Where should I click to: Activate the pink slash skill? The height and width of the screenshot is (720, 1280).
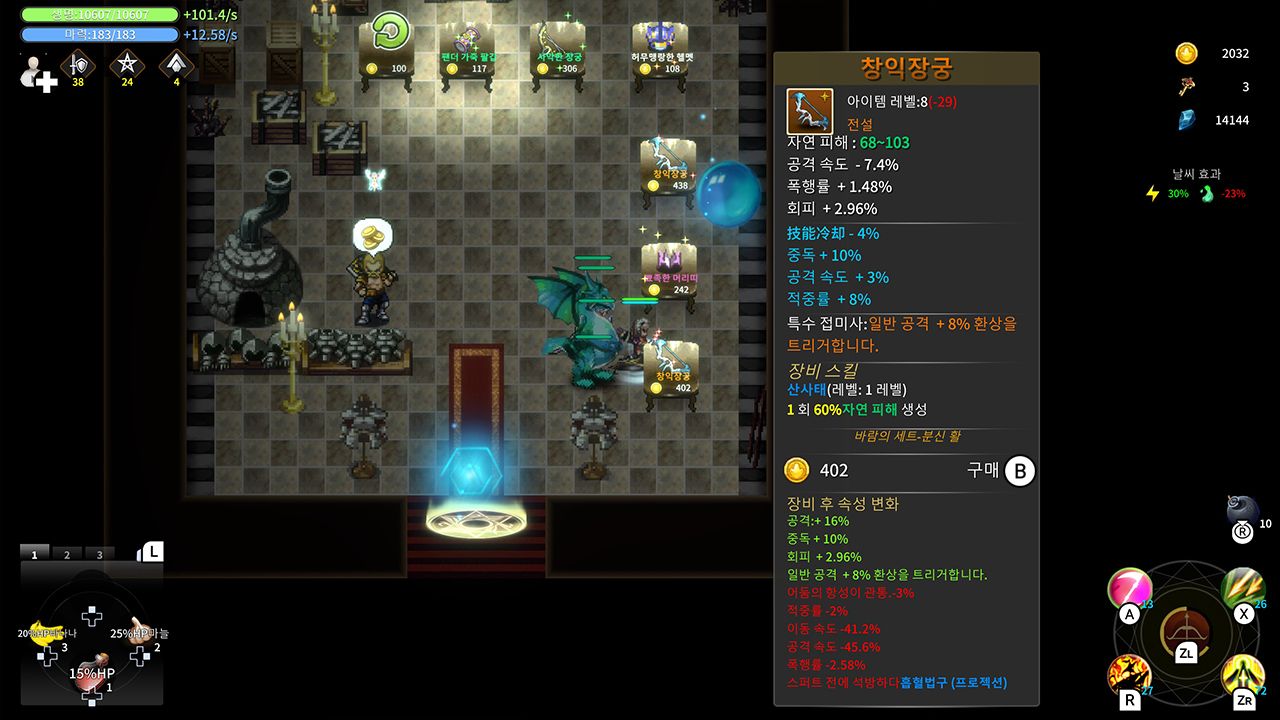[x=1129, y=589]
